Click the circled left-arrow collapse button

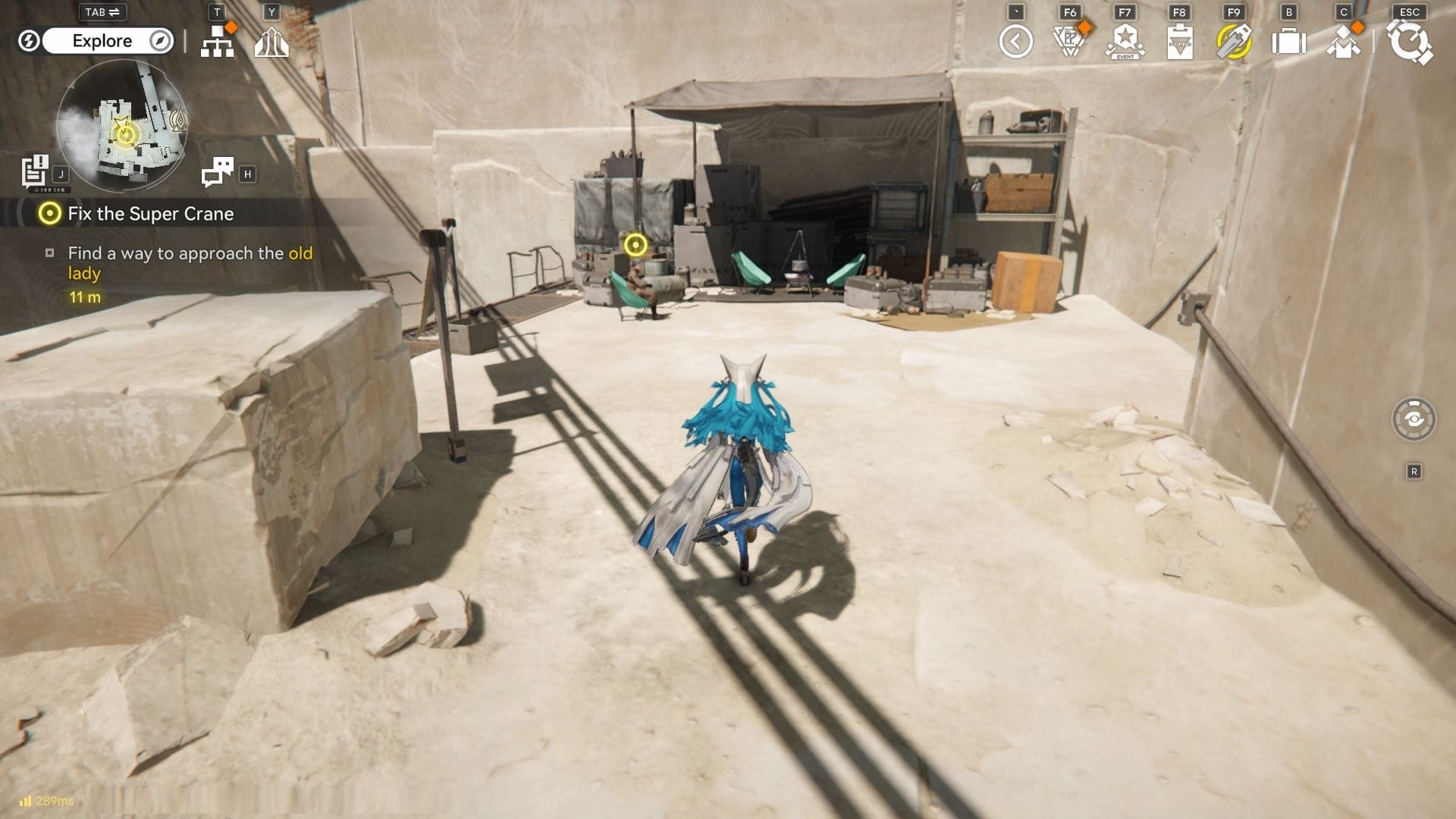pyautogui.click(x=1015, y=42)
